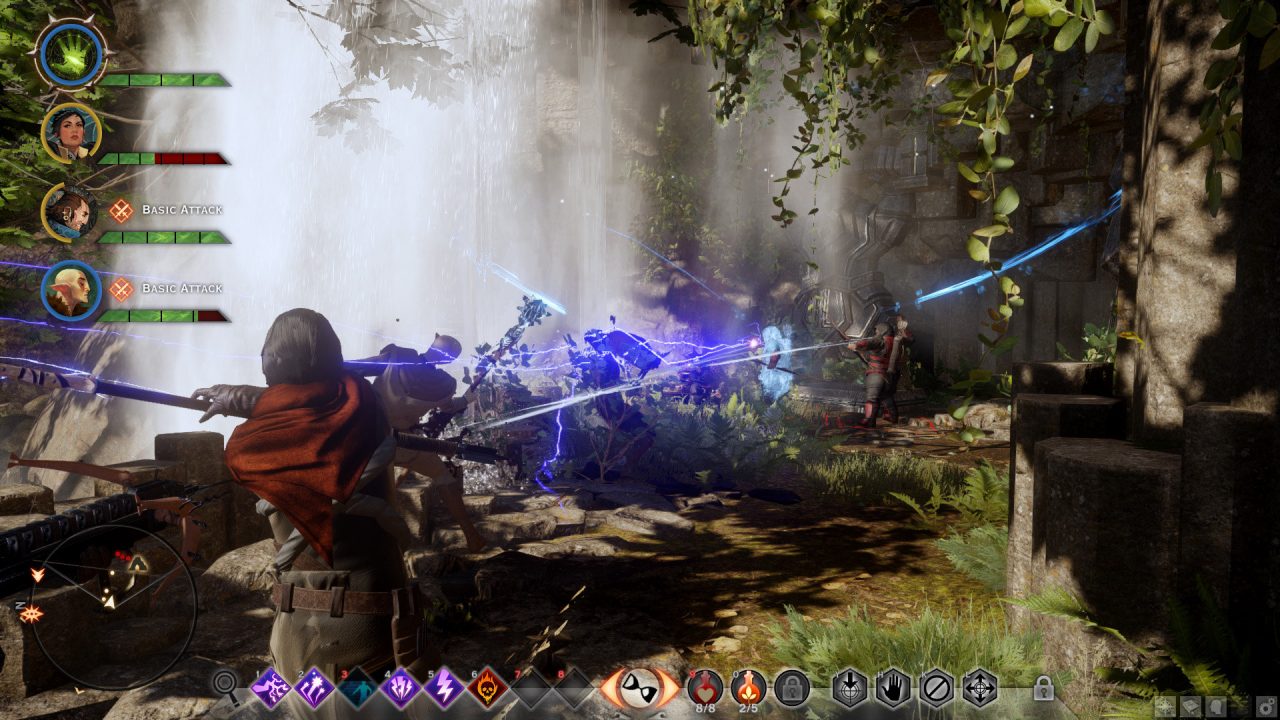Image resolution: width=1280 pixels, height=720 pixels.
Task: Click the magnifying glass search icon
Action: [x=226, y=686]
